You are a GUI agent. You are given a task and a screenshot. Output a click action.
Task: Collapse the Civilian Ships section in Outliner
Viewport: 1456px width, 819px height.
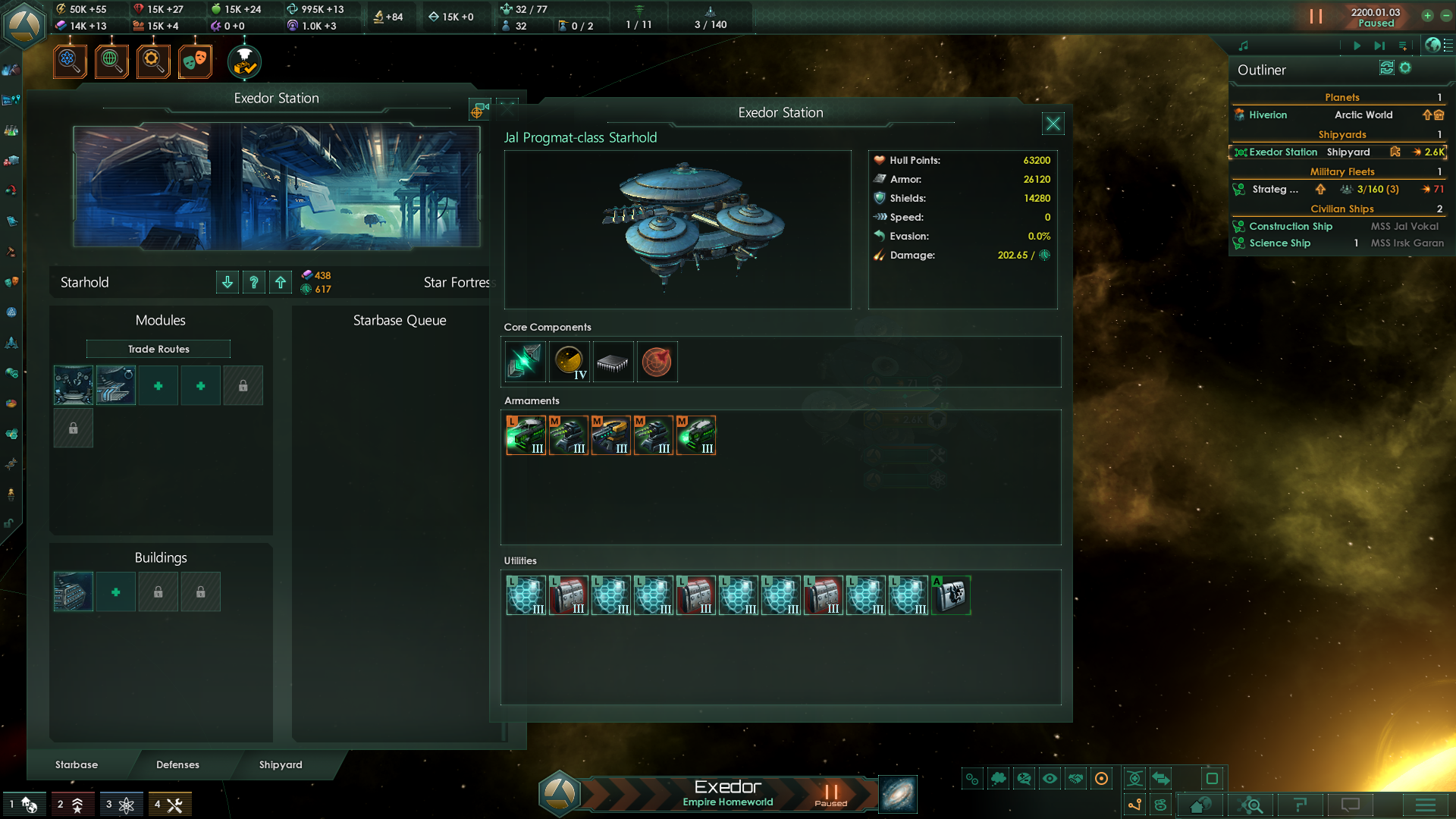tap(1342, 209)
